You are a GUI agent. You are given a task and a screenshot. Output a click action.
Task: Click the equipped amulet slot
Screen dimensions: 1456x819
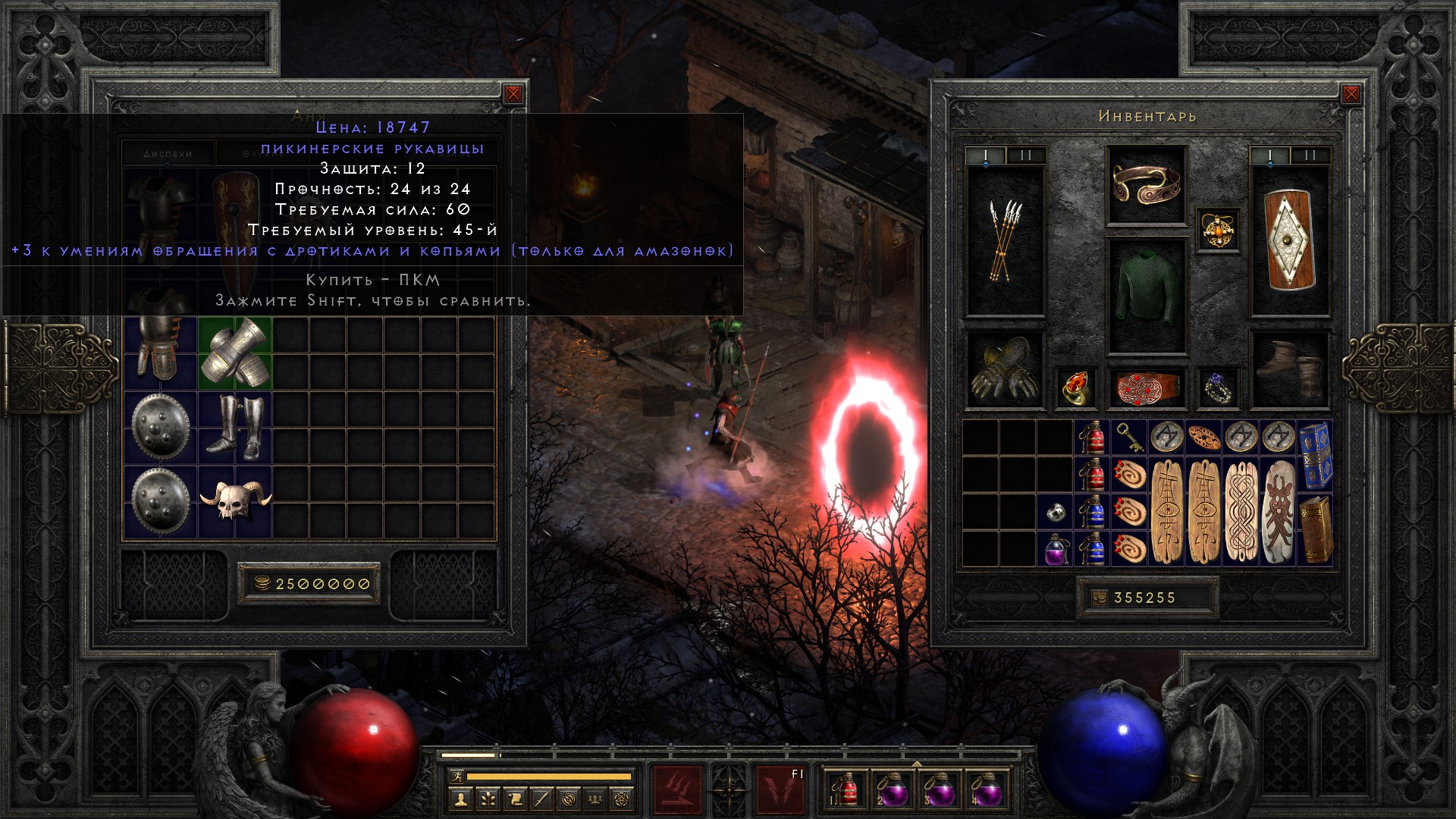(x=1219, y=229)
